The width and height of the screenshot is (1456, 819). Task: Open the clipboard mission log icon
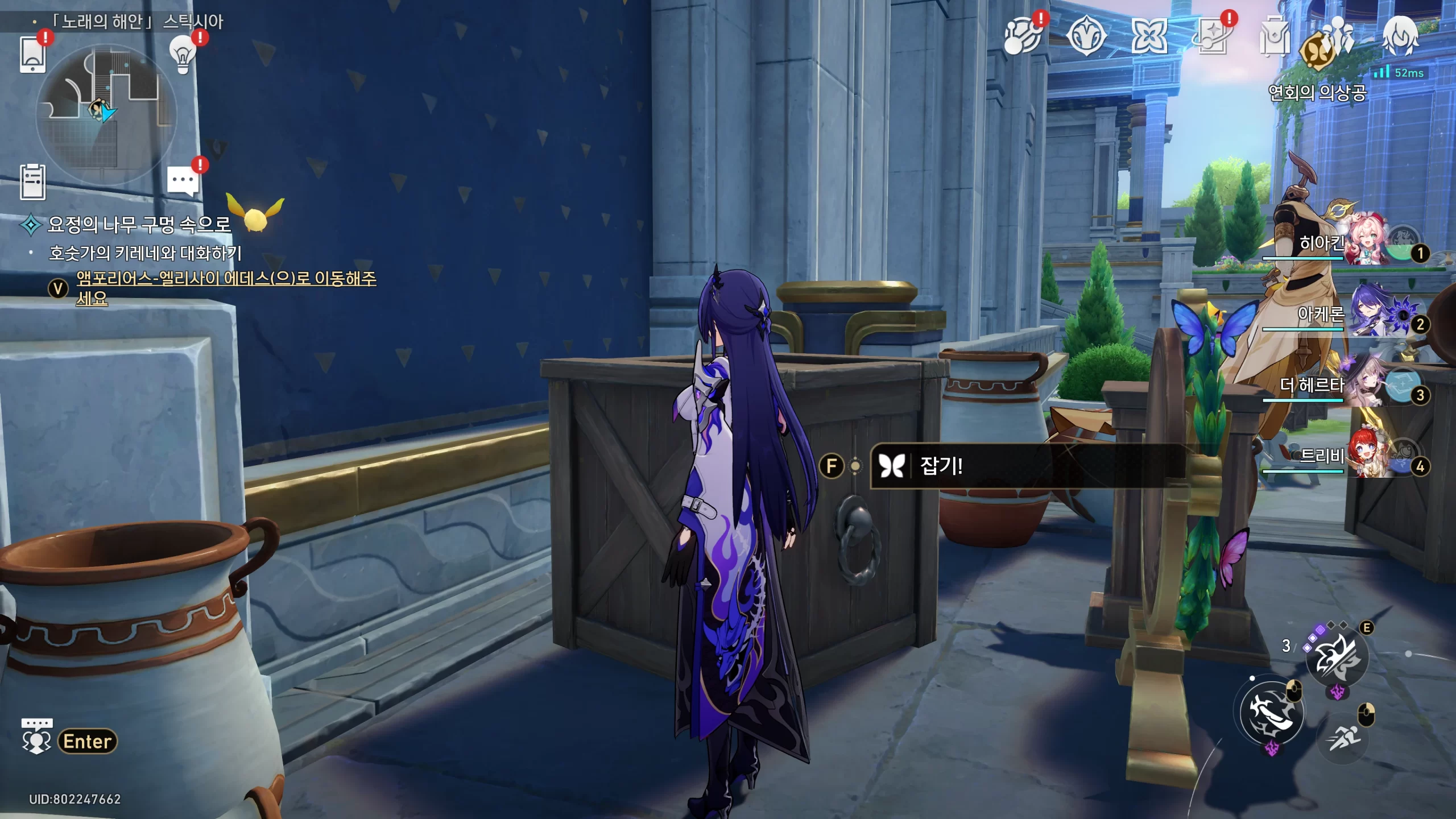tap(32, 182)
